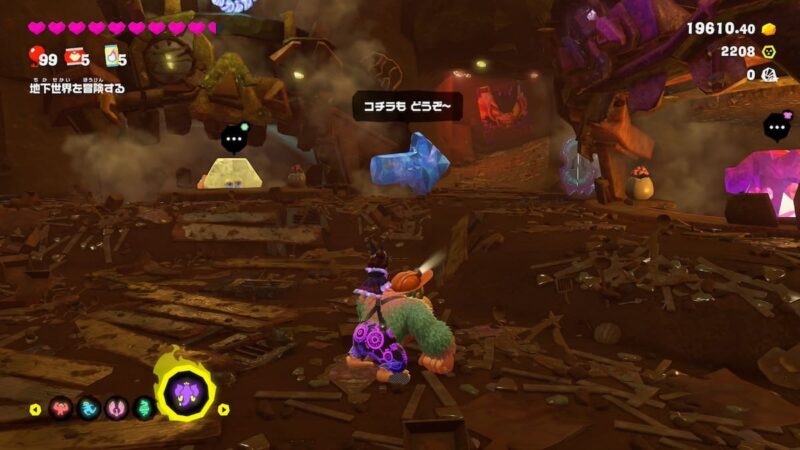800x450 pixels.
Task: Pick the pink Ostrich Bananza icon
Action: (115, 408)
